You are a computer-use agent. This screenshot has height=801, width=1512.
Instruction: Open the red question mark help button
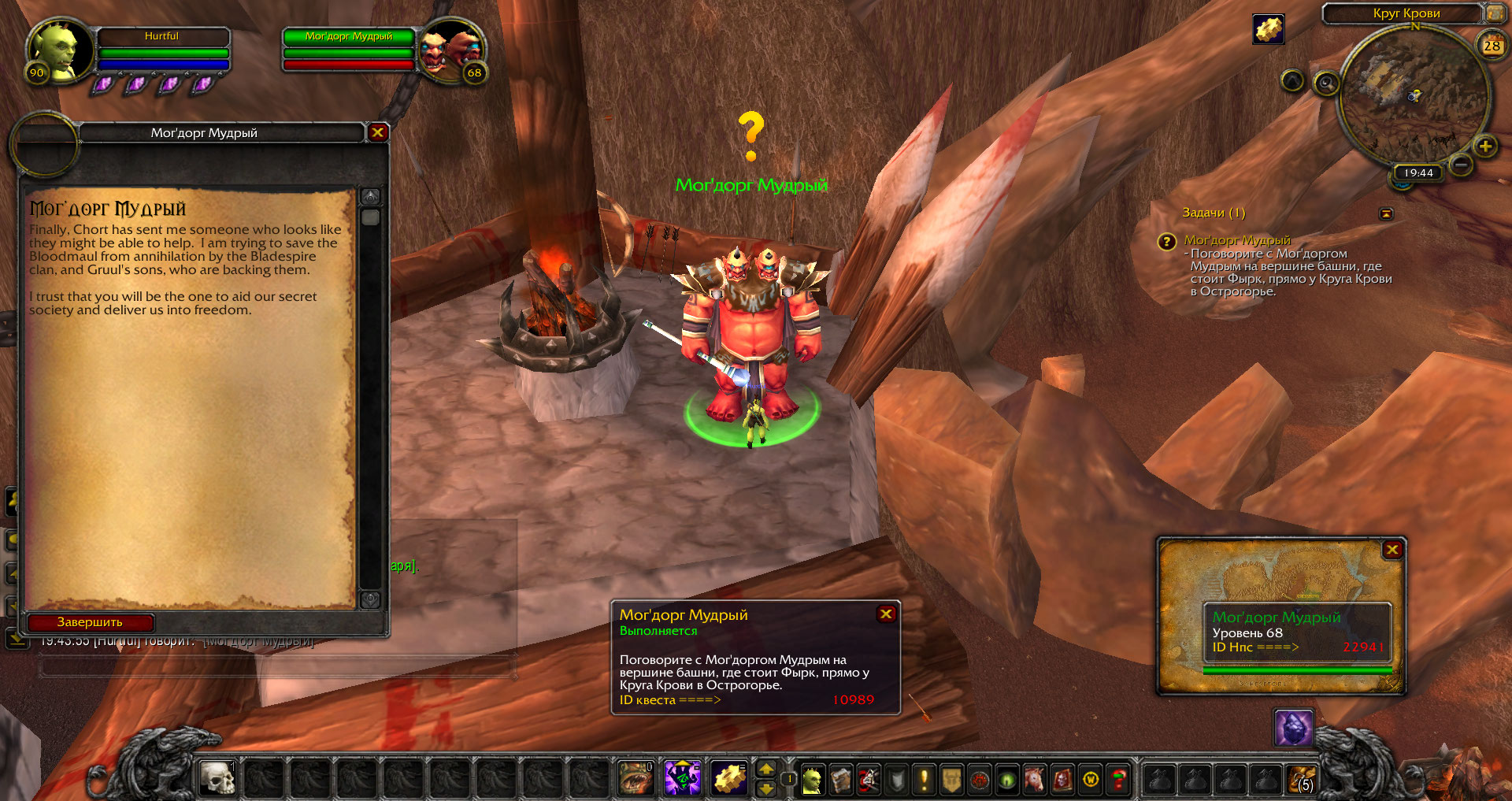click(x=1118, y=780)
